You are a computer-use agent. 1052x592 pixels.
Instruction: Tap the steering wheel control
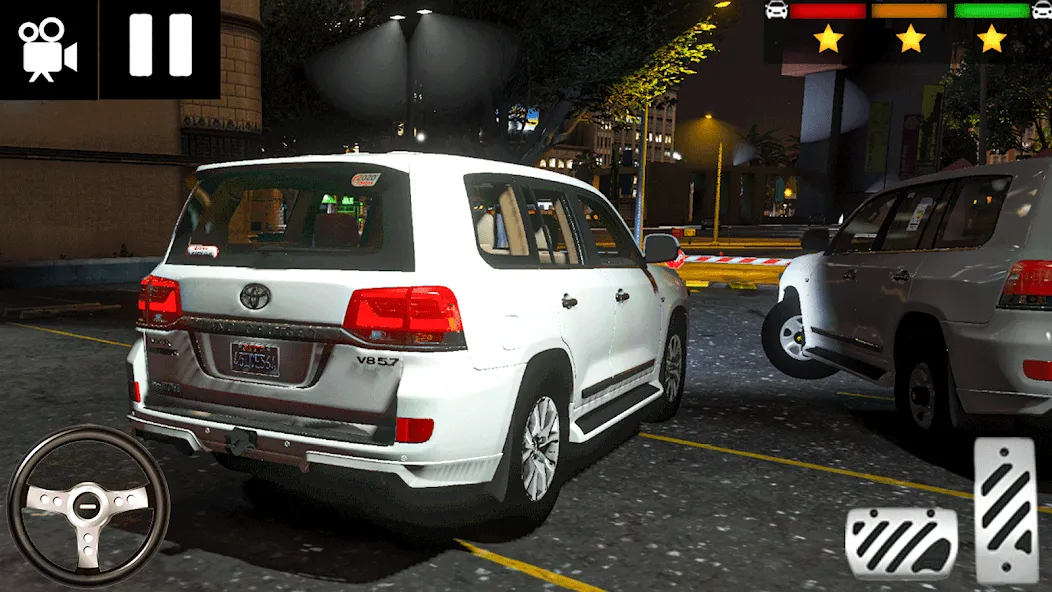tap(88, 503)
